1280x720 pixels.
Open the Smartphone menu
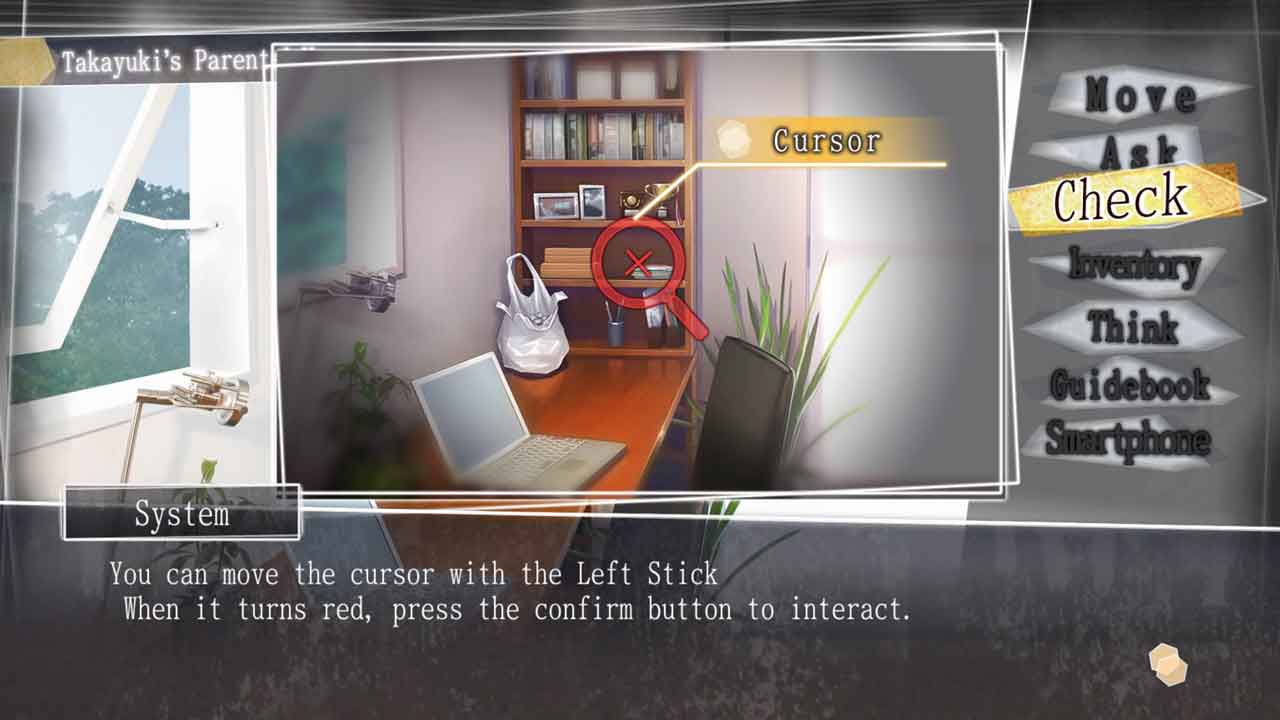[1128, 440]
